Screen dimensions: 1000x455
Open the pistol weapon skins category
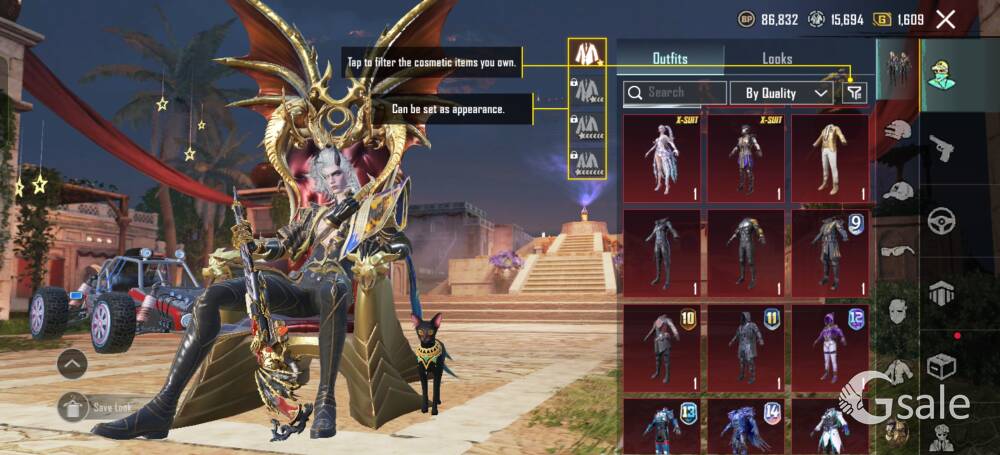coord(941,149)
